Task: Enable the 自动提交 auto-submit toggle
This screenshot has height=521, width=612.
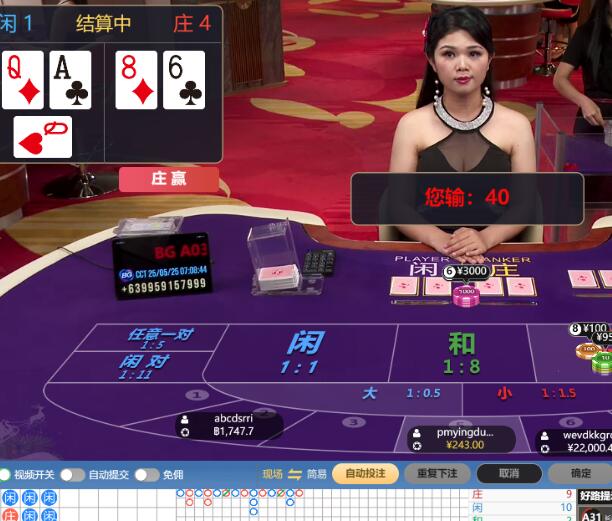Action: pyautogui.click(x=72, y=474)
